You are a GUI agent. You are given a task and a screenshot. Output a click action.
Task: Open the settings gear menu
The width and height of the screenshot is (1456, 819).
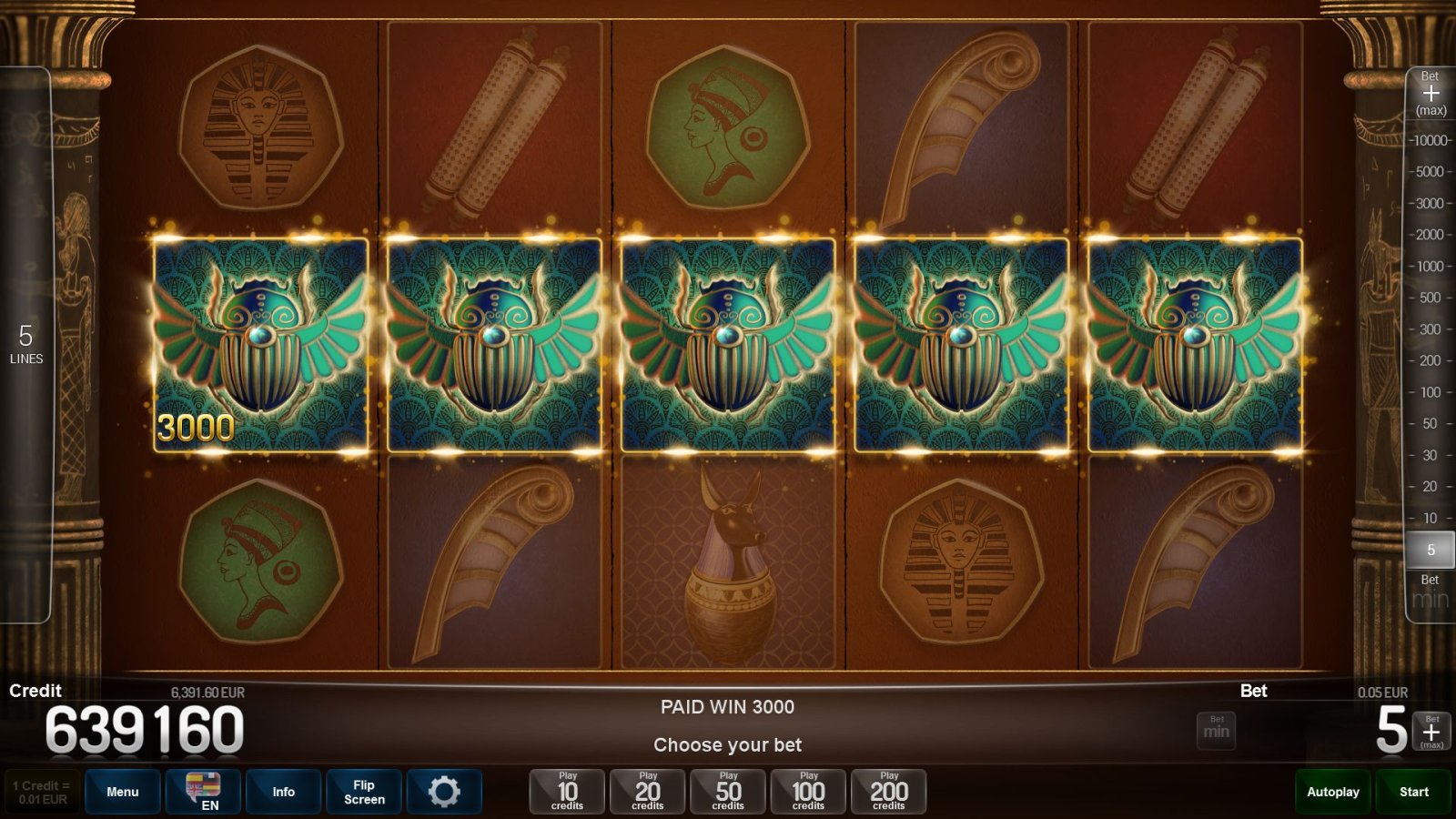(x=445, y=791)
